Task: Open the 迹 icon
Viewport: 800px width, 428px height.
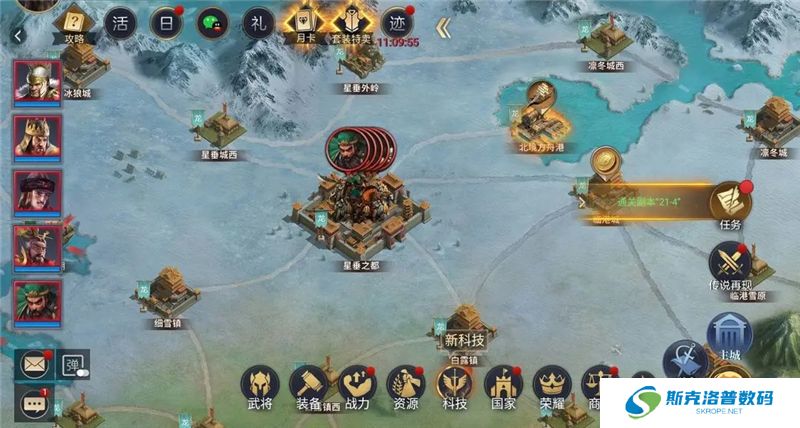Action: pos(399,21)
